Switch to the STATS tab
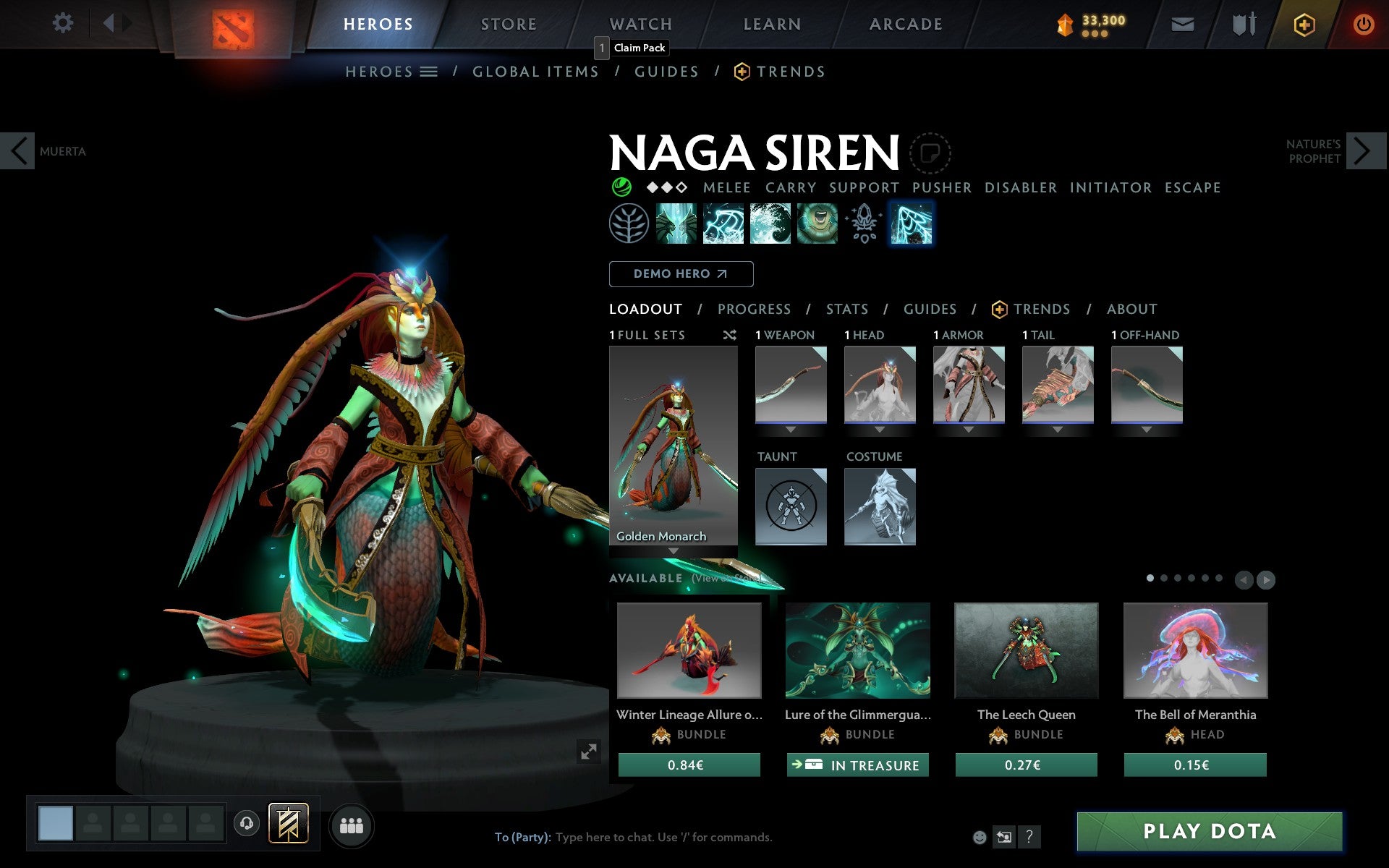The height and width of the screenshot is (868, 1389). (846, 309)
